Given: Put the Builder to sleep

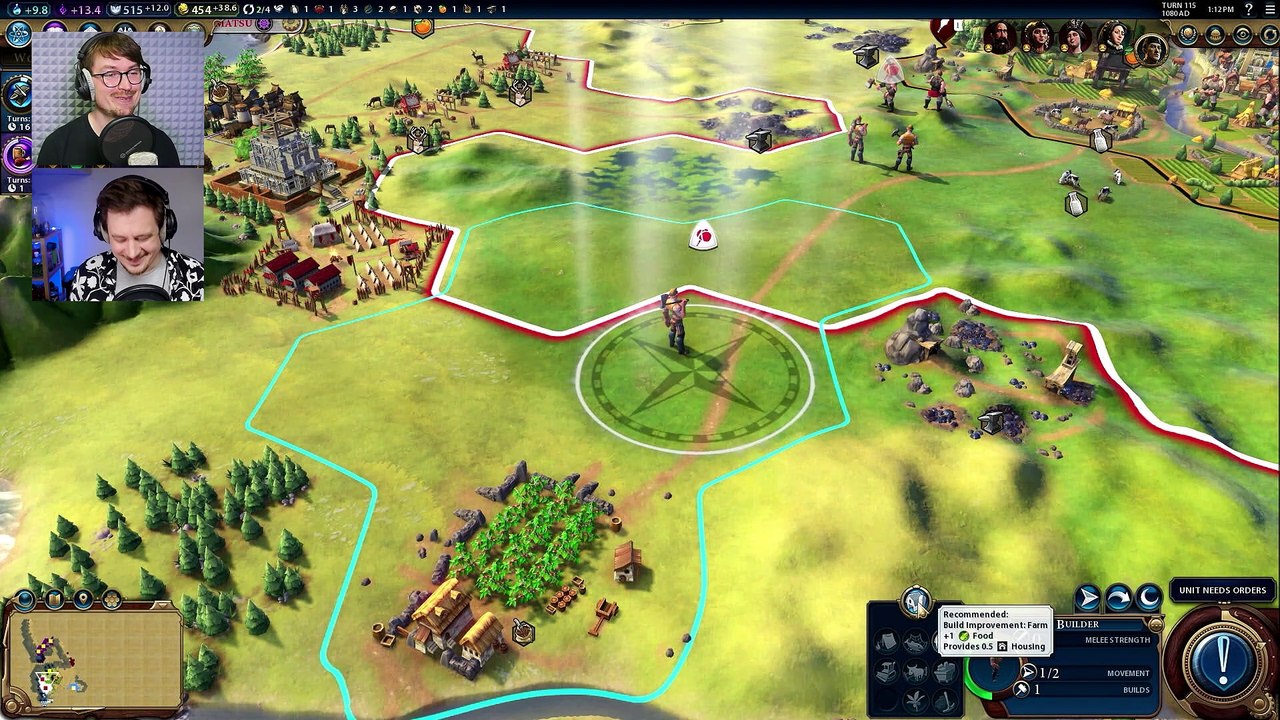Looking at the screenshot, I should (1148, 598).
